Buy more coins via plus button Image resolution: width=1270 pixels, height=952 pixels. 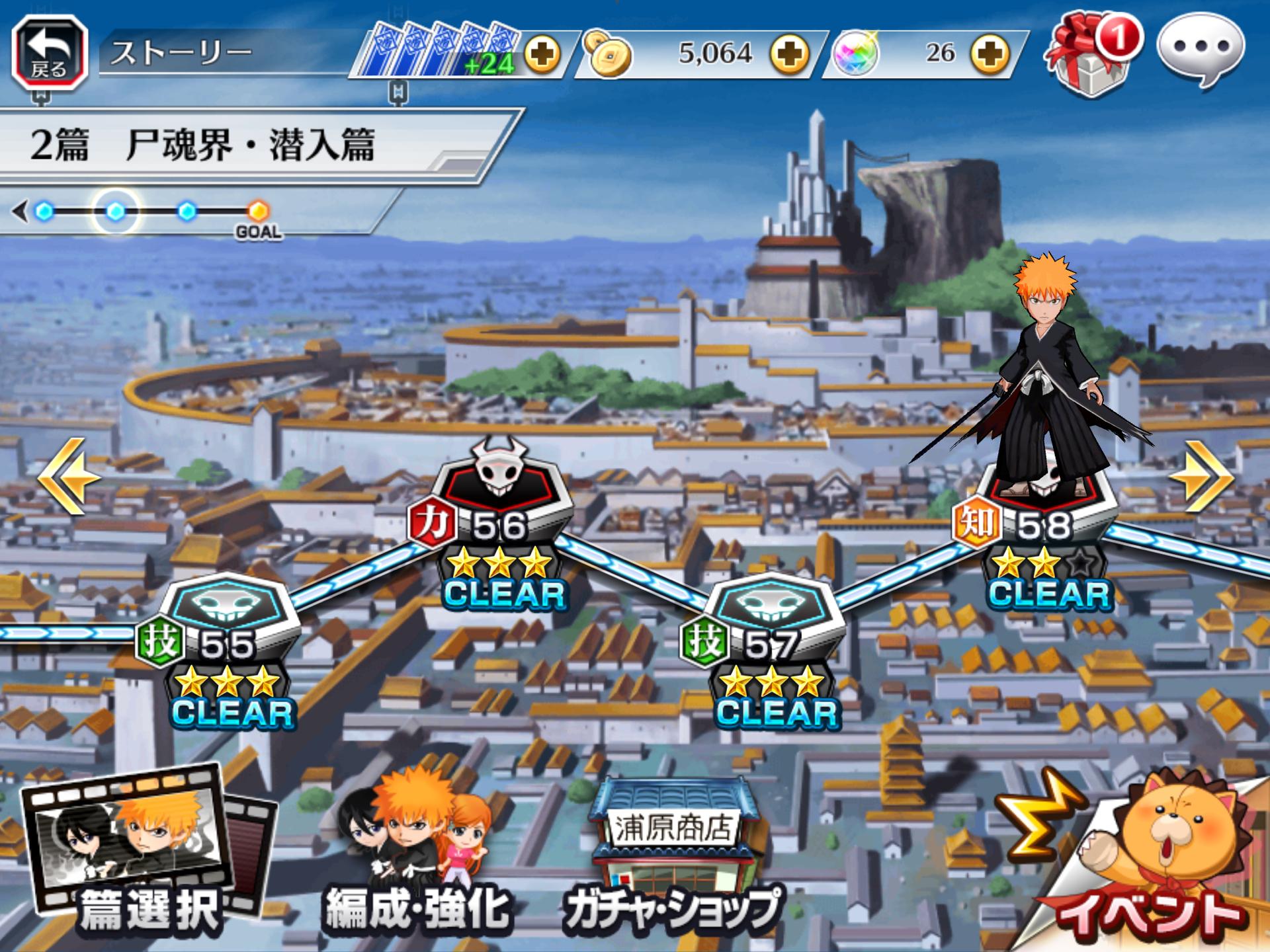(790, 54)
